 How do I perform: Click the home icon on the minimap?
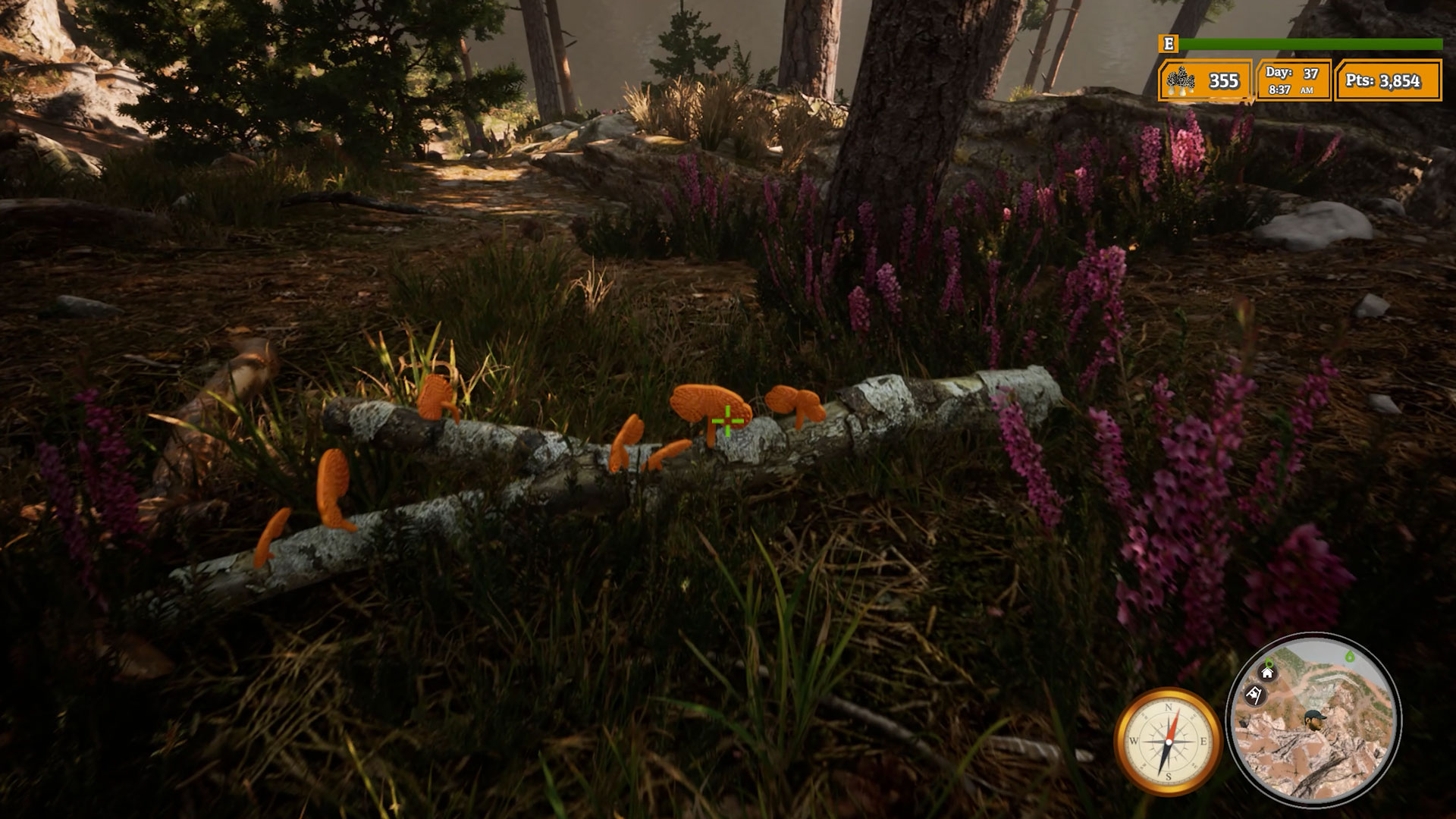1266,674
